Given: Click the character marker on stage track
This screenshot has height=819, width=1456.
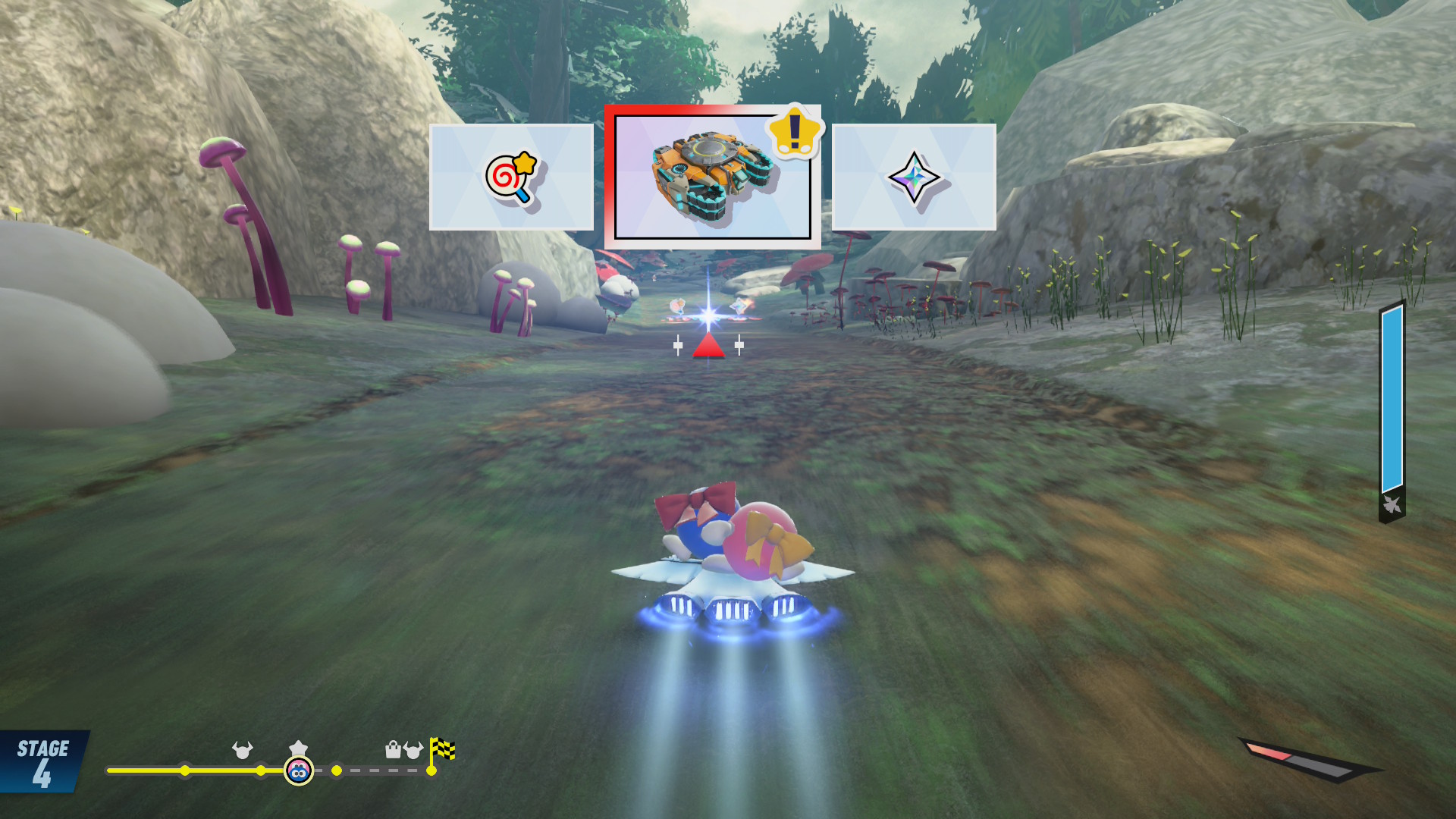Looking at the screenshot, I should [x=299, y=771].
